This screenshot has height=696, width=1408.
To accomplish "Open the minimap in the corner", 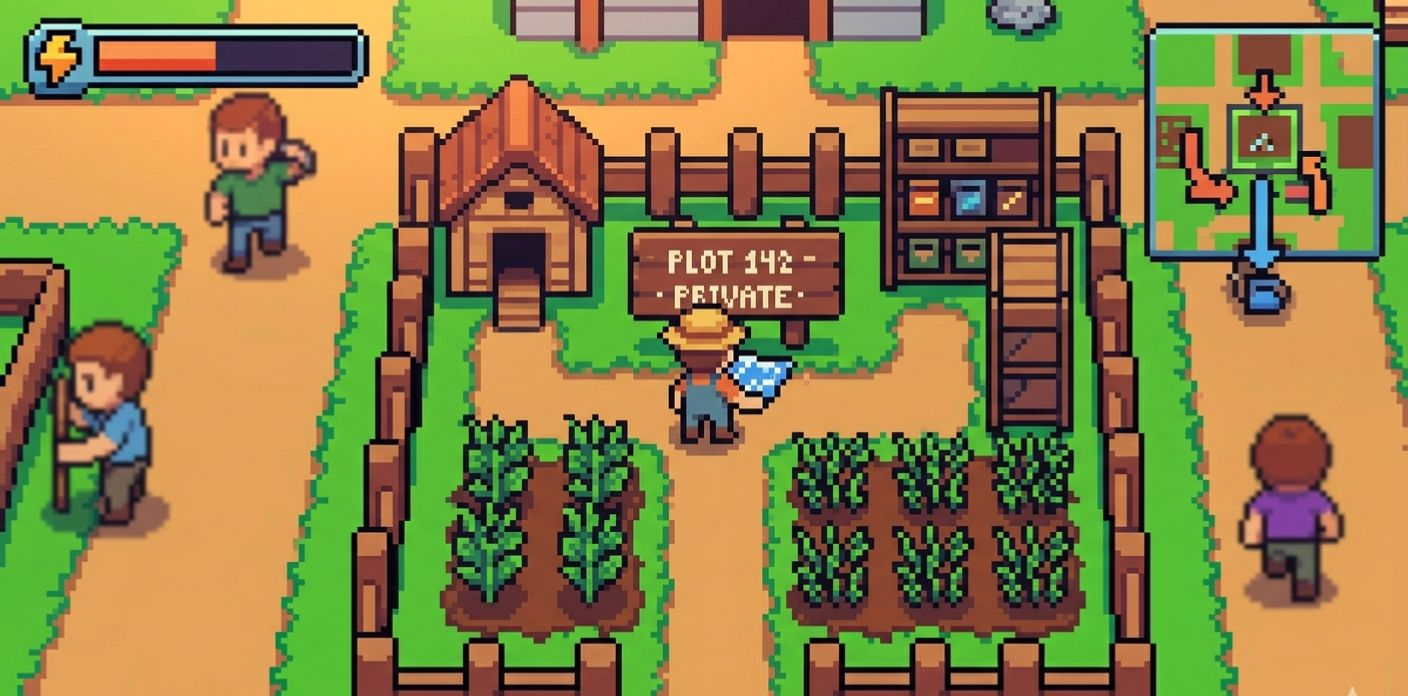I will click(1265, 143).
